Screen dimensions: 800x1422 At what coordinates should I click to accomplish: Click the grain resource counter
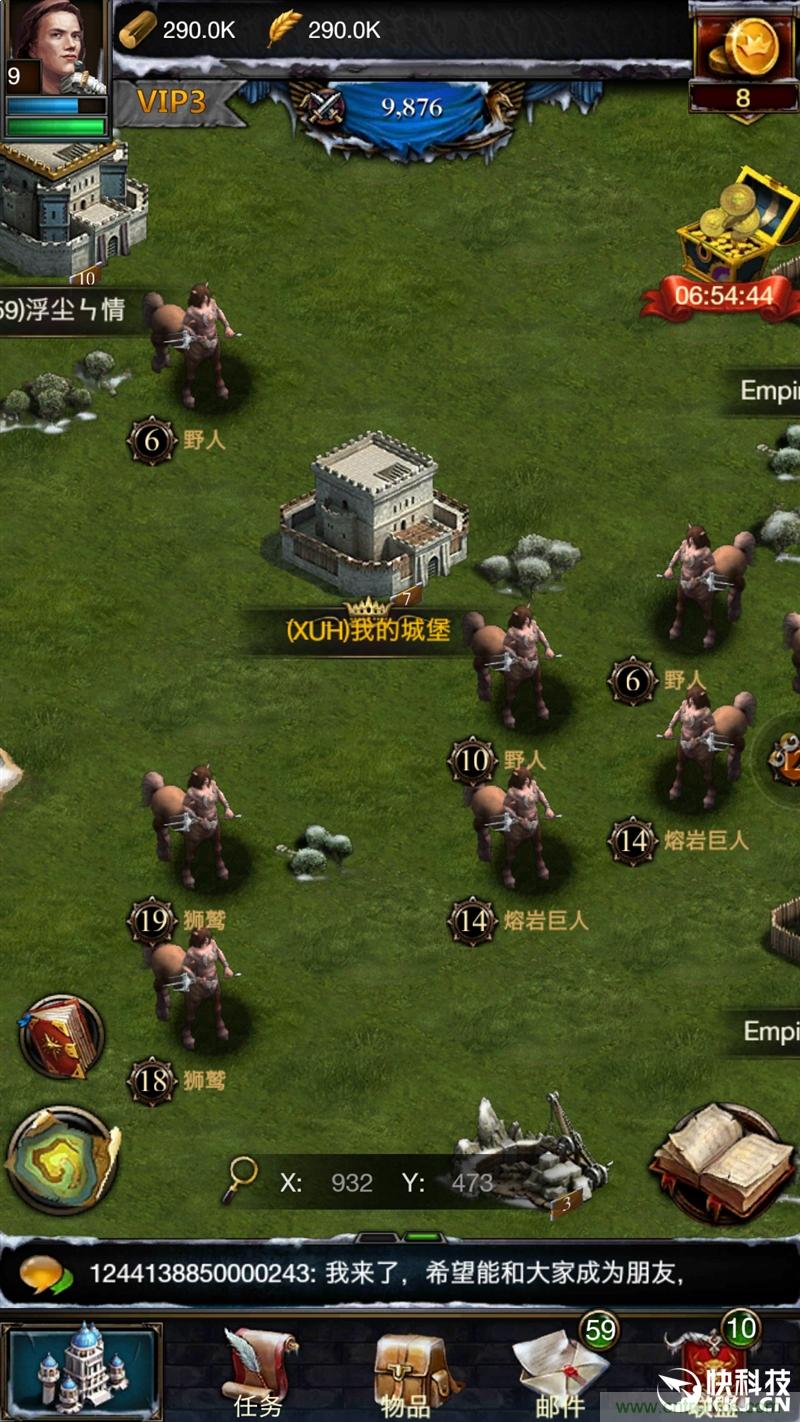coord(324,30)
